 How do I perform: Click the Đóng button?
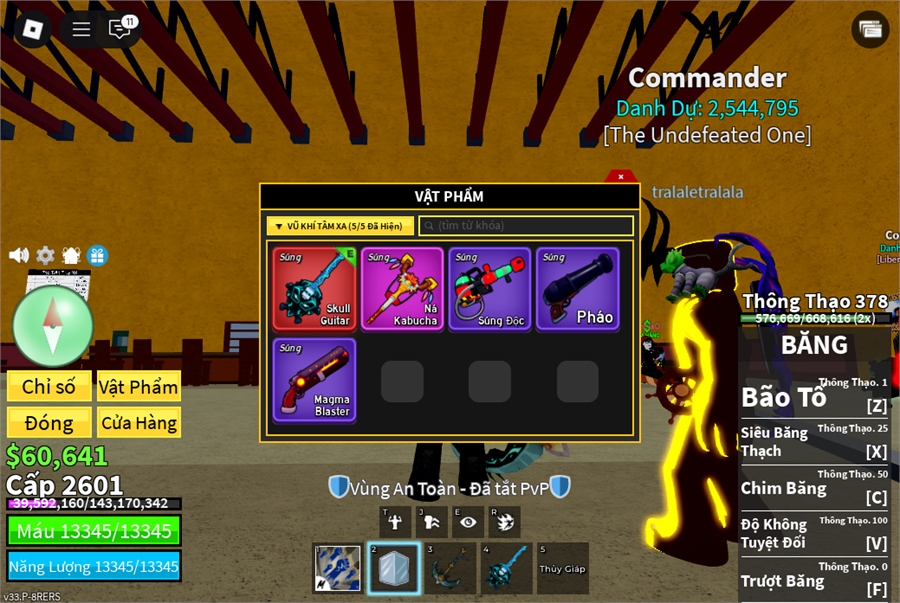[x=49, y=423]
